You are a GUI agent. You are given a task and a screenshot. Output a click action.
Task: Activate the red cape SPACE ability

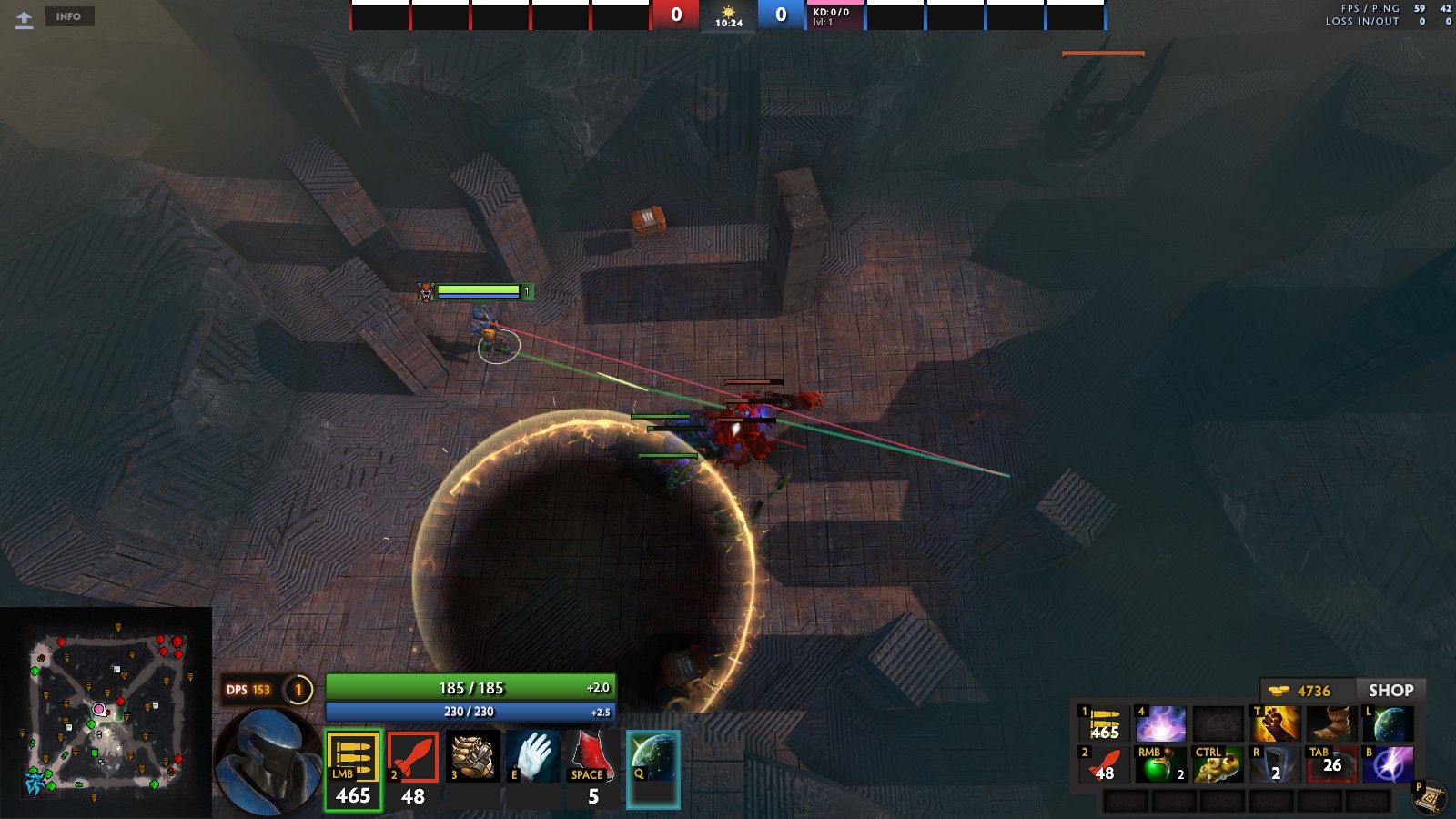pyautogui.click(x=592, y=757)
